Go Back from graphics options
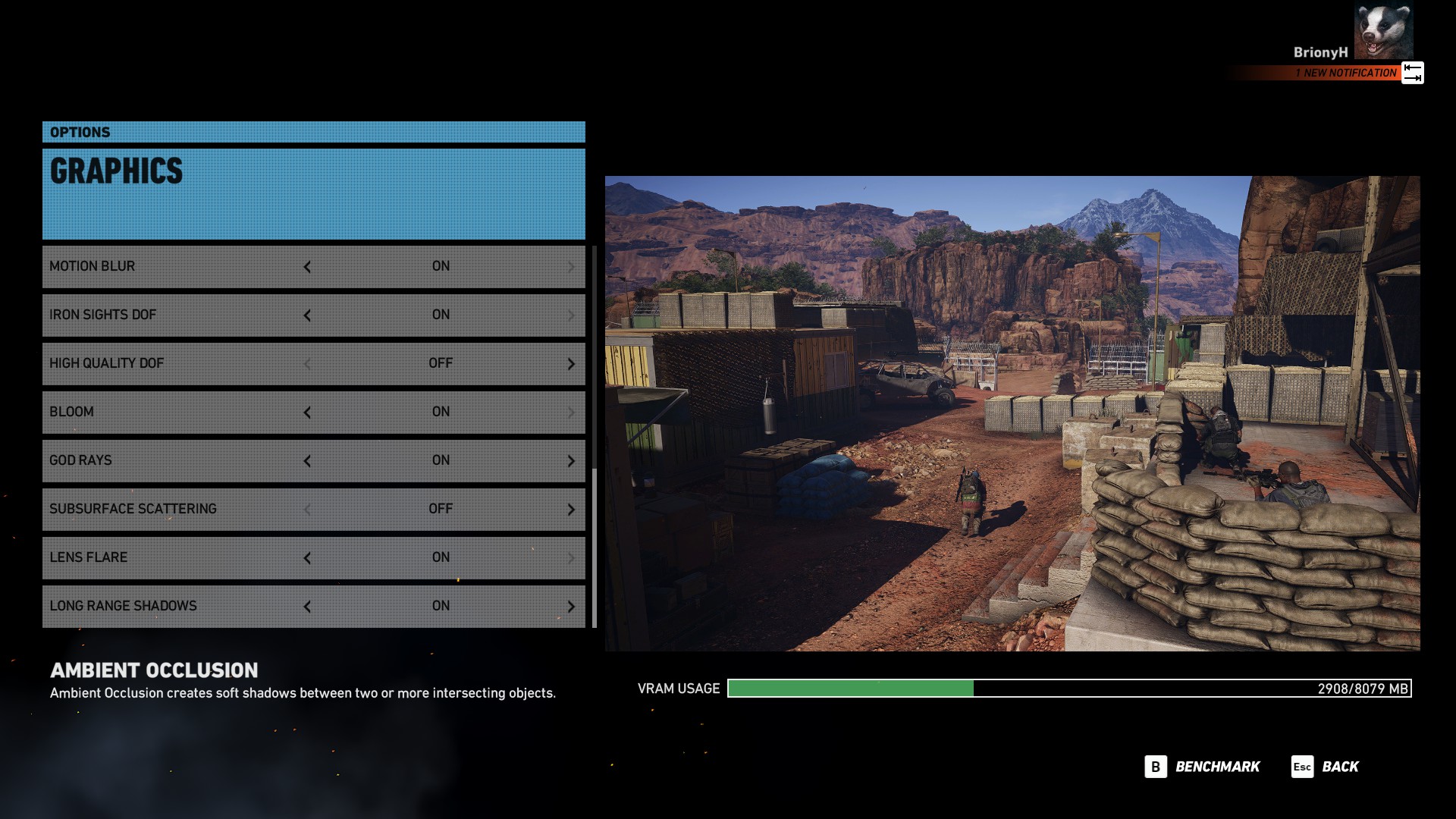Viewport: 1456px width, 819px height. [x=1326, y=767]
